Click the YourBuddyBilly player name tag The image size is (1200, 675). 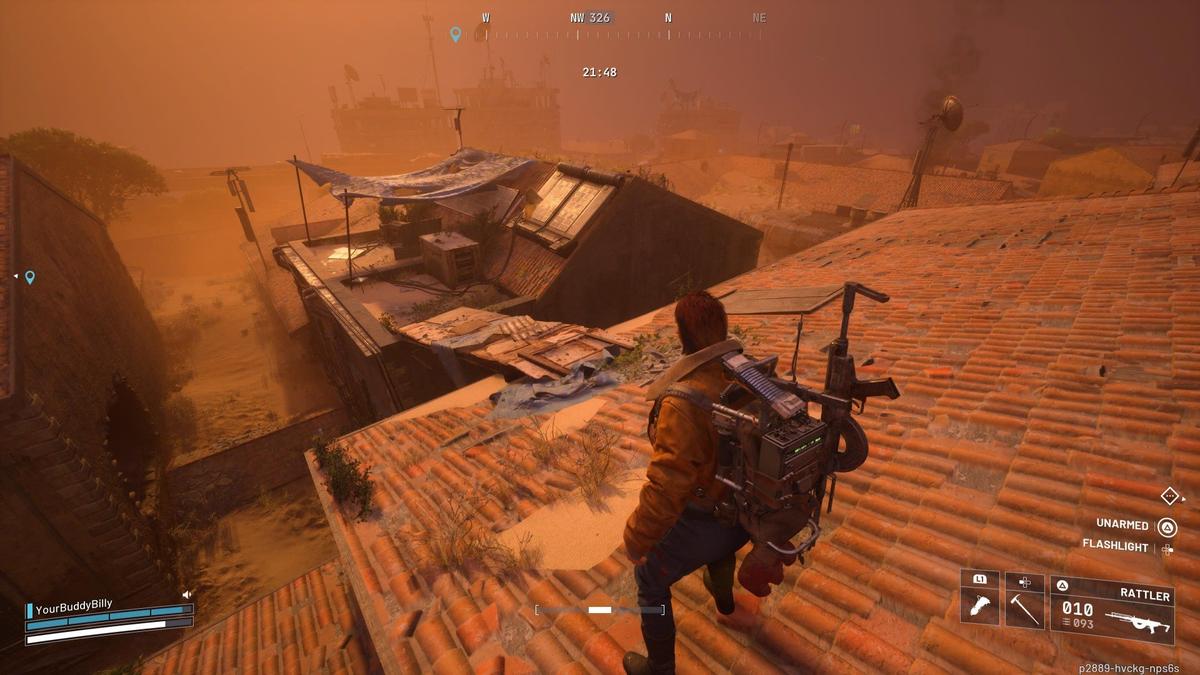click(73, 605)
